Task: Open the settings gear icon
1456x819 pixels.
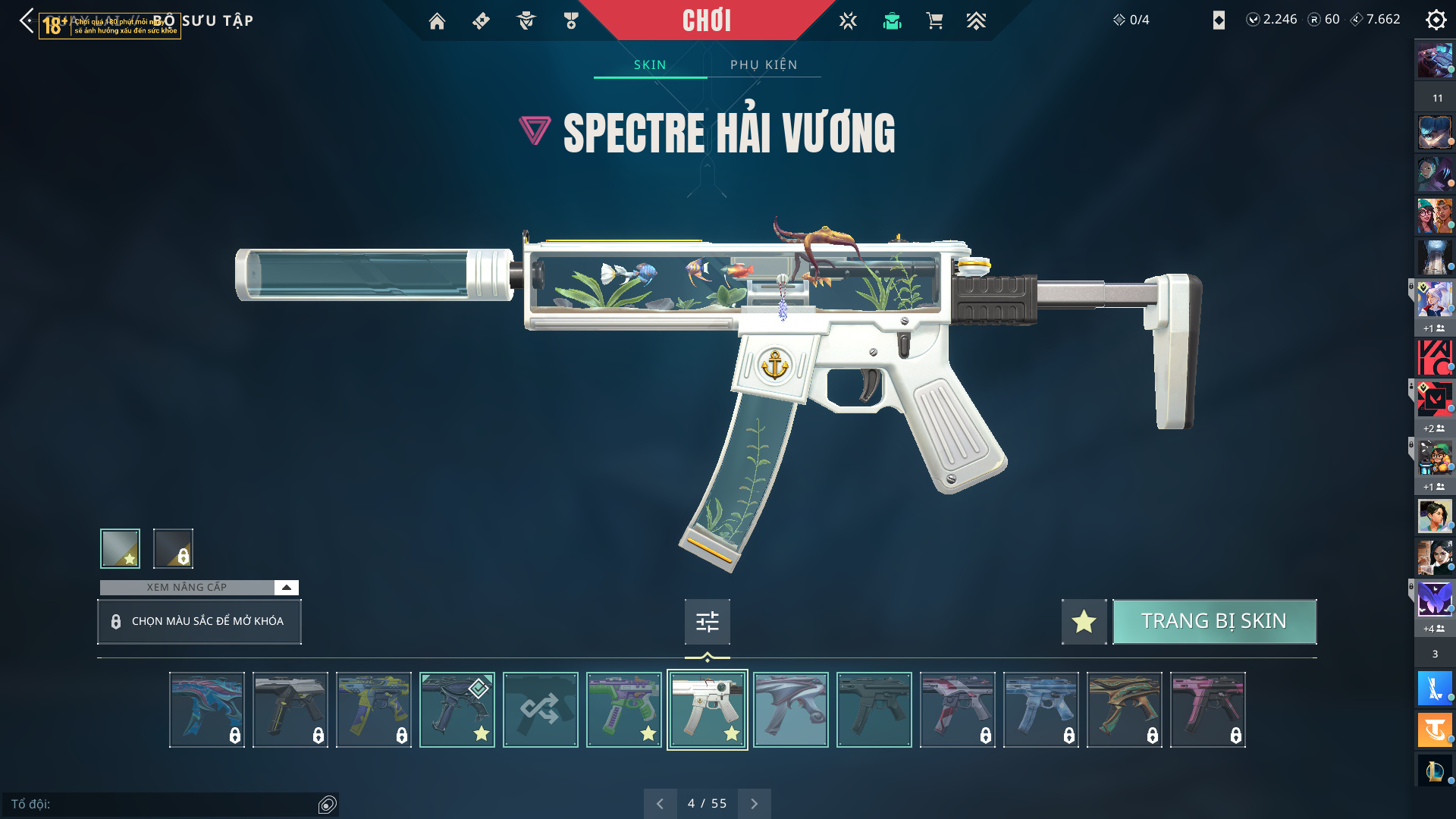Action: click(x=1436, y=20)
